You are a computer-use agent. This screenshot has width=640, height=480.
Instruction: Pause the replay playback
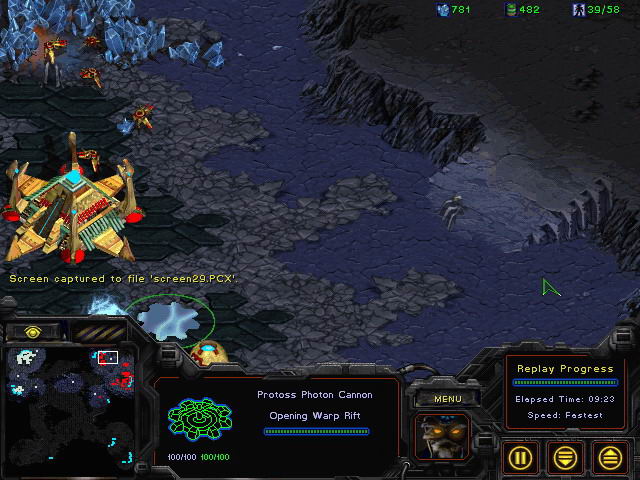[x=522, y=458]
